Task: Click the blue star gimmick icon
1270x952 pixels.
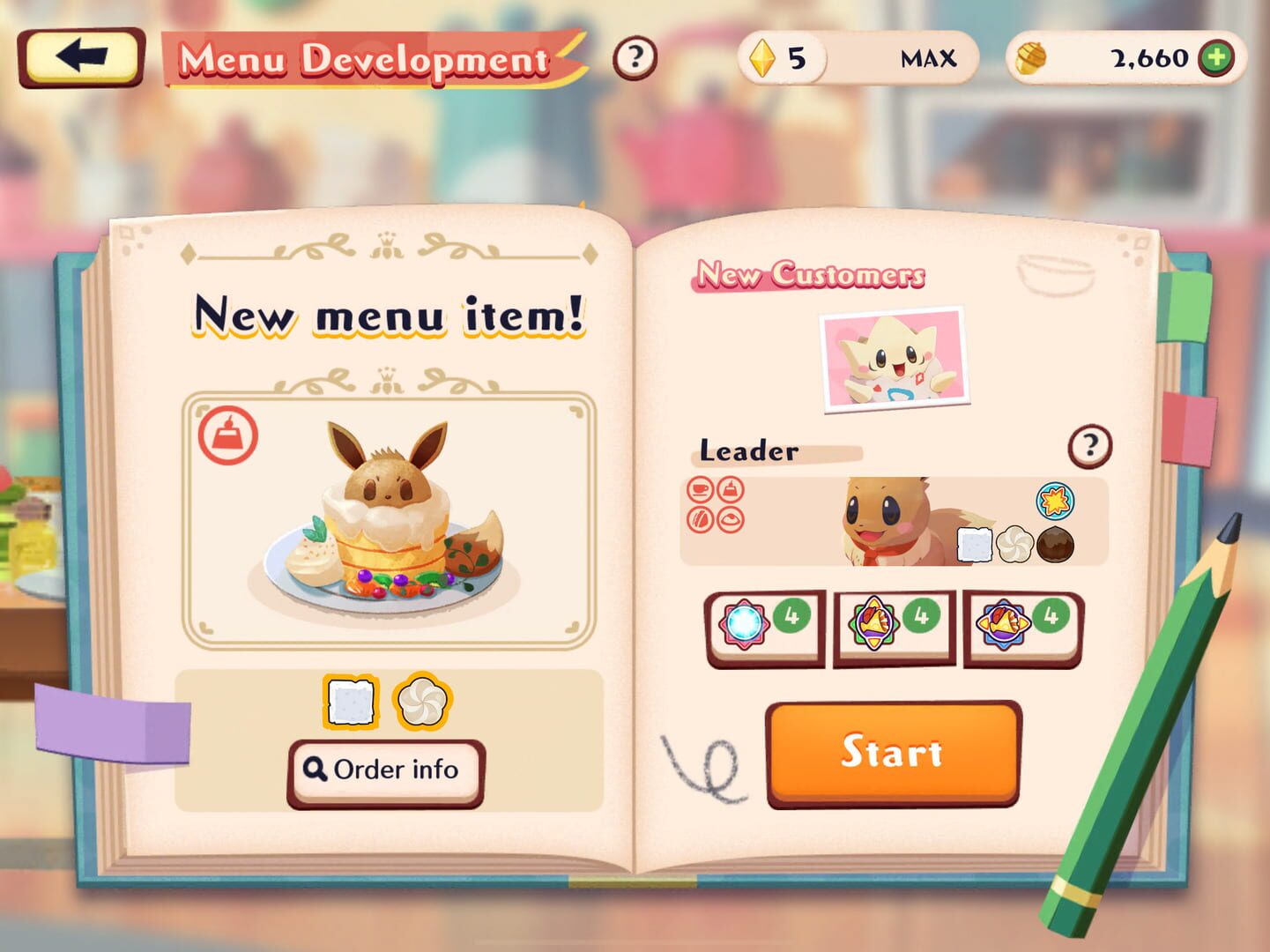Action: (x=1056, y=501)
